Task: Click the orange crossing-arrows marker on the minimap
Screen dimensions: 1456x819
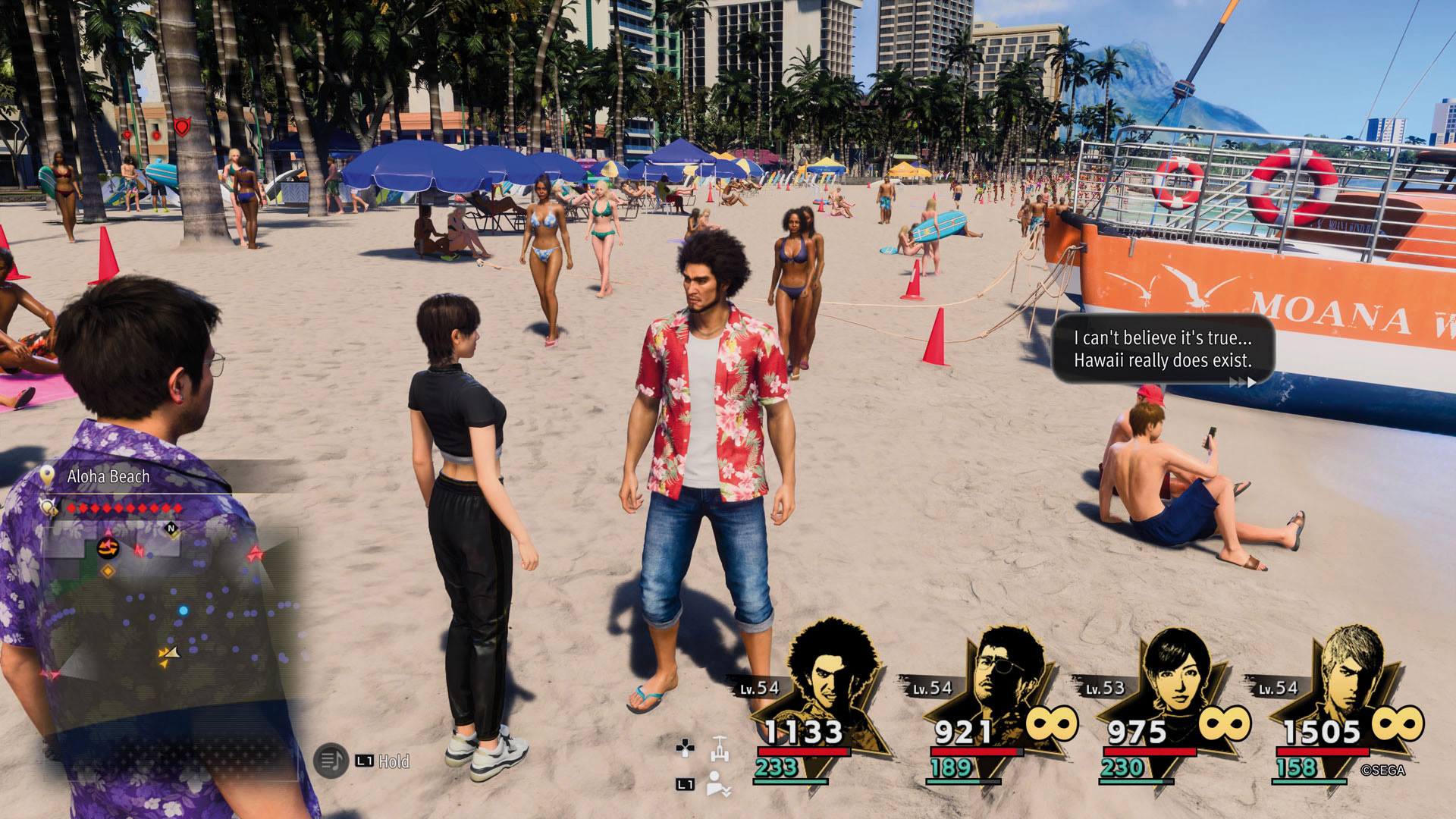Action: pyautogui.click(x=108, y=549)
